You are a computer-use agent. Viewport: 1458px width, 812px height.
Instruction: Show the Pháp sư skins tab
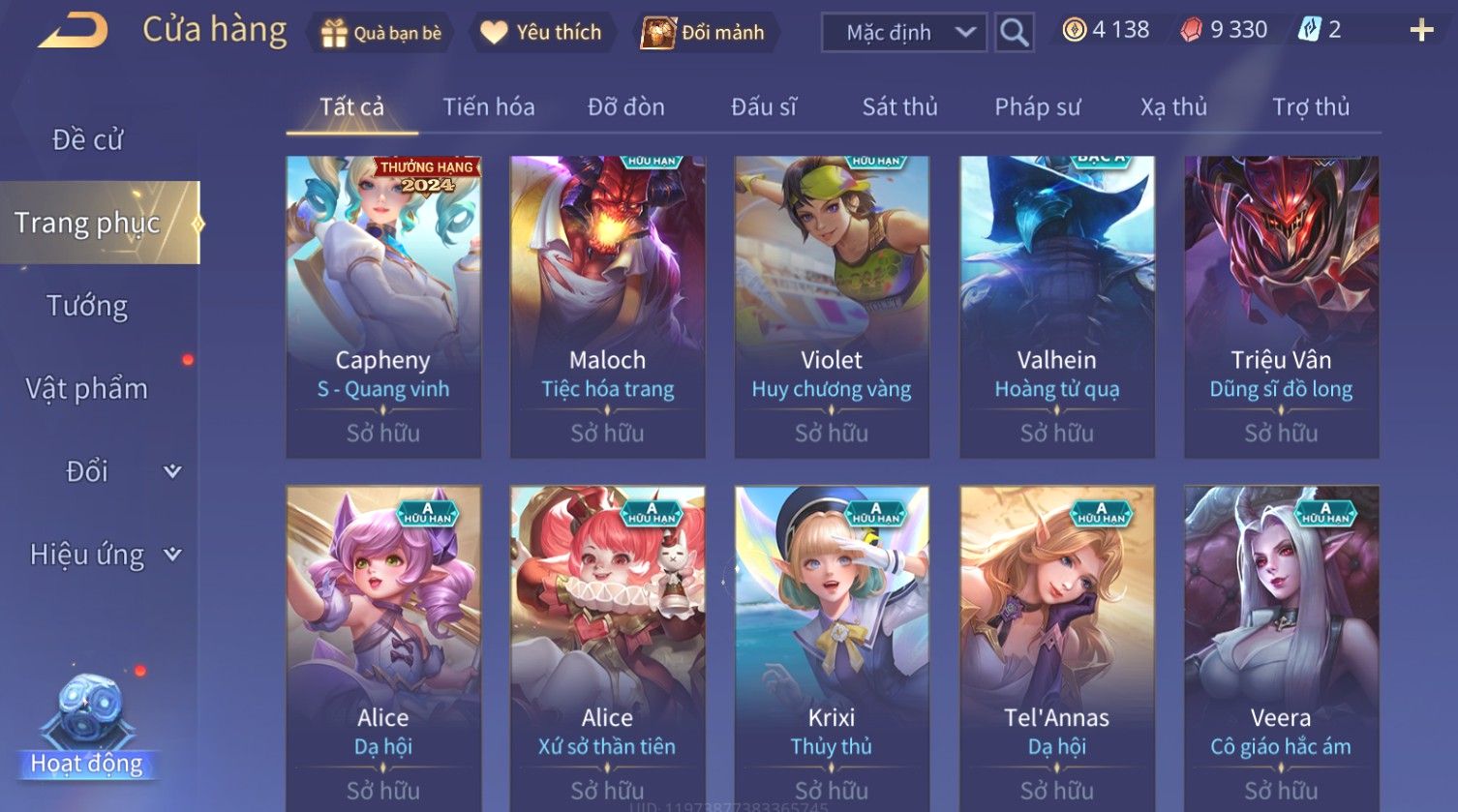[x=1037, y=107]
